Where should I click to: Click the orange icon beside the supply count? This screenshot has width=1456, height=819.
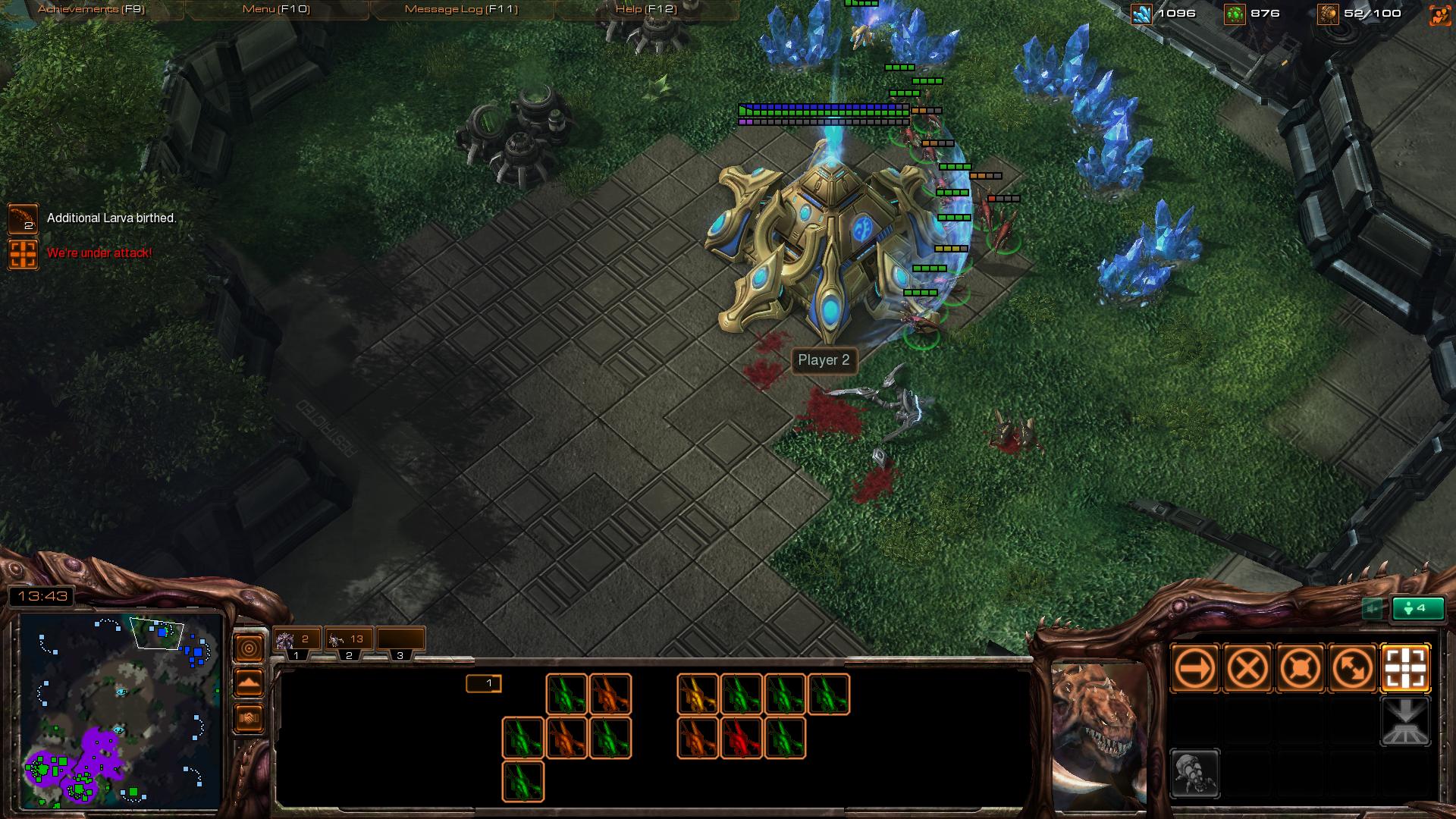point(1439,14)
